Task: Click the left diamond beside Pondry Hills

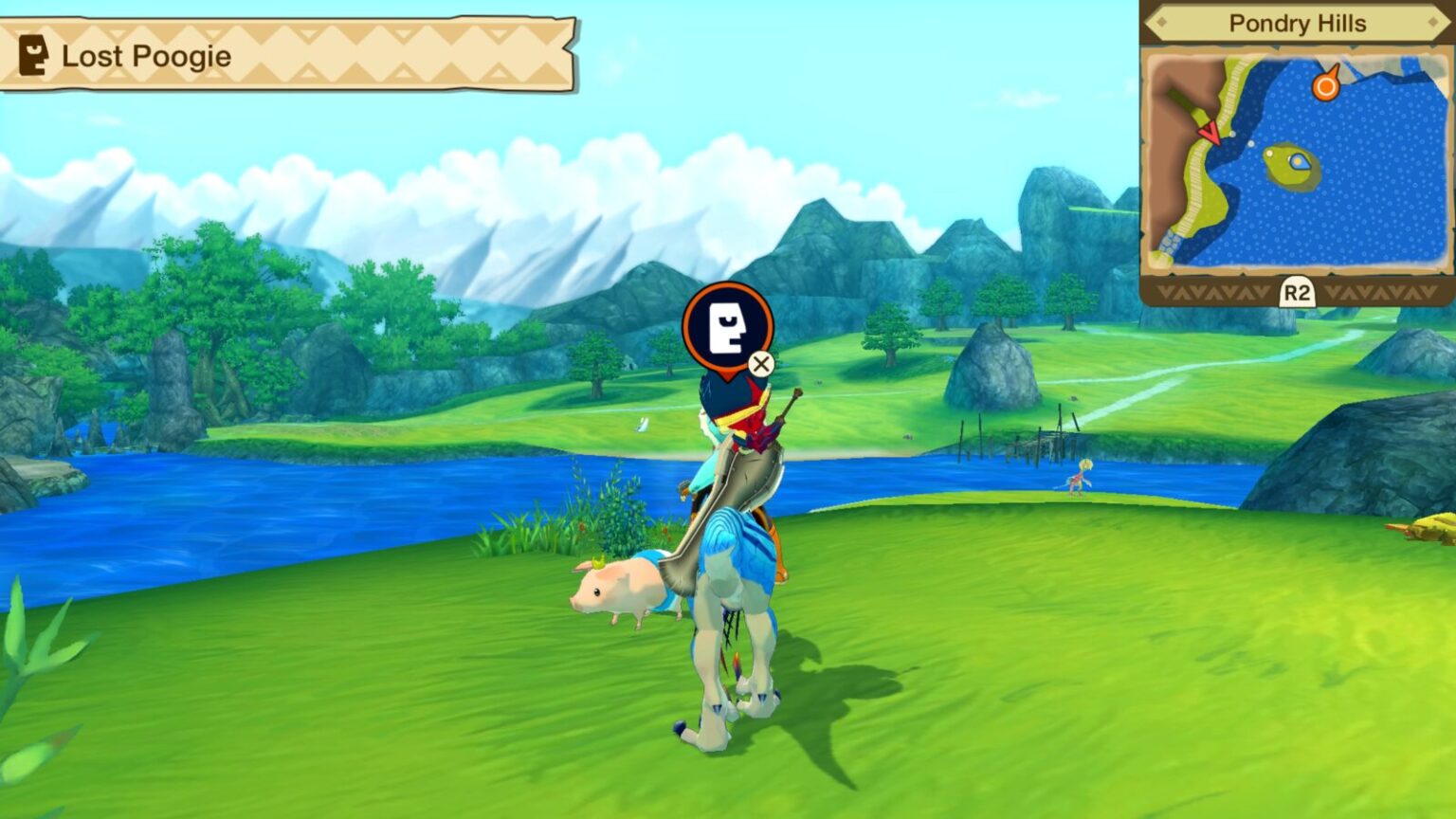Action: point(1161,23)
